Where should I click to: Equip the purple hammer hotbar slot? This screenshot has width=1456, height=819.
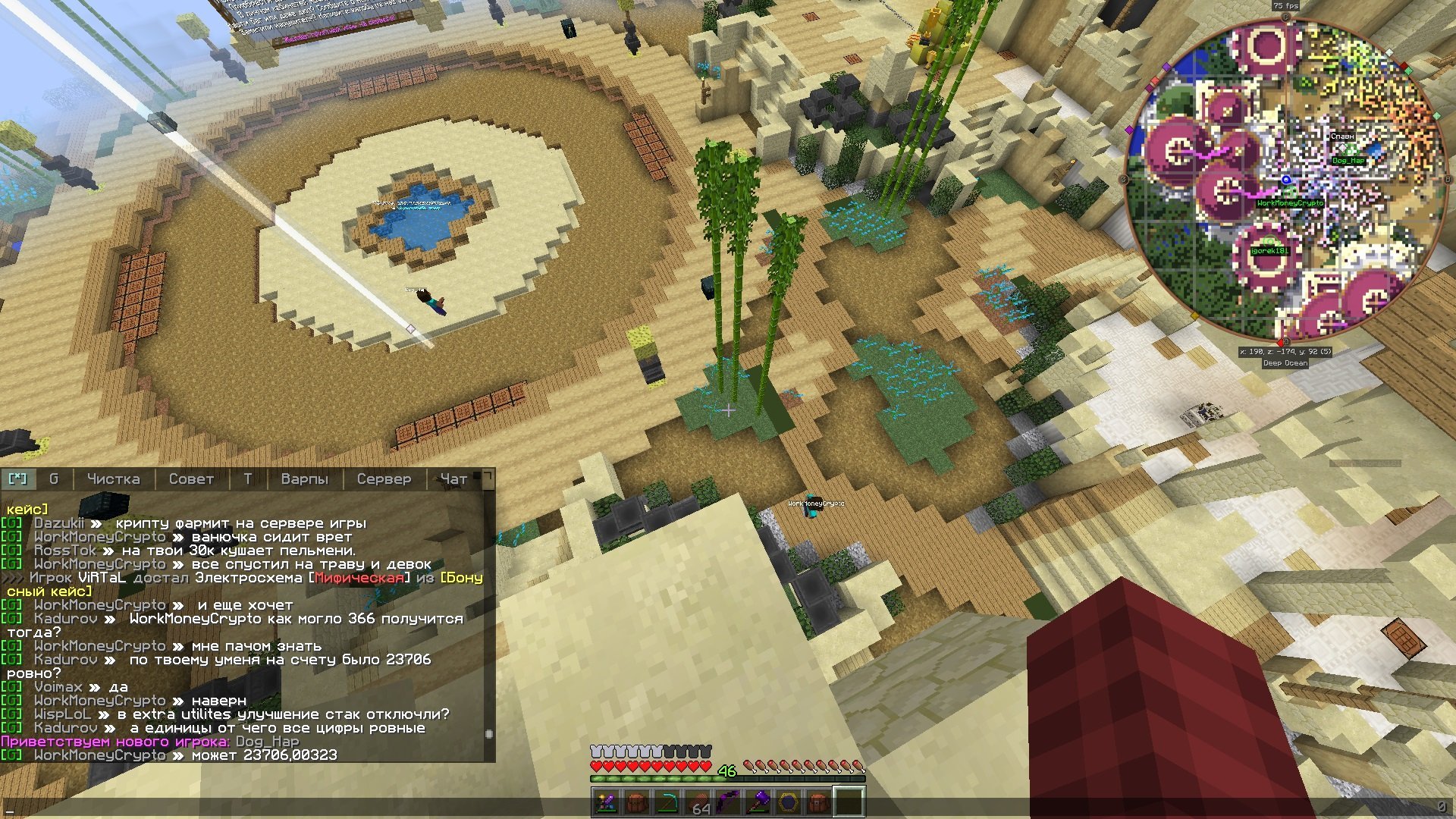(758, 802)
